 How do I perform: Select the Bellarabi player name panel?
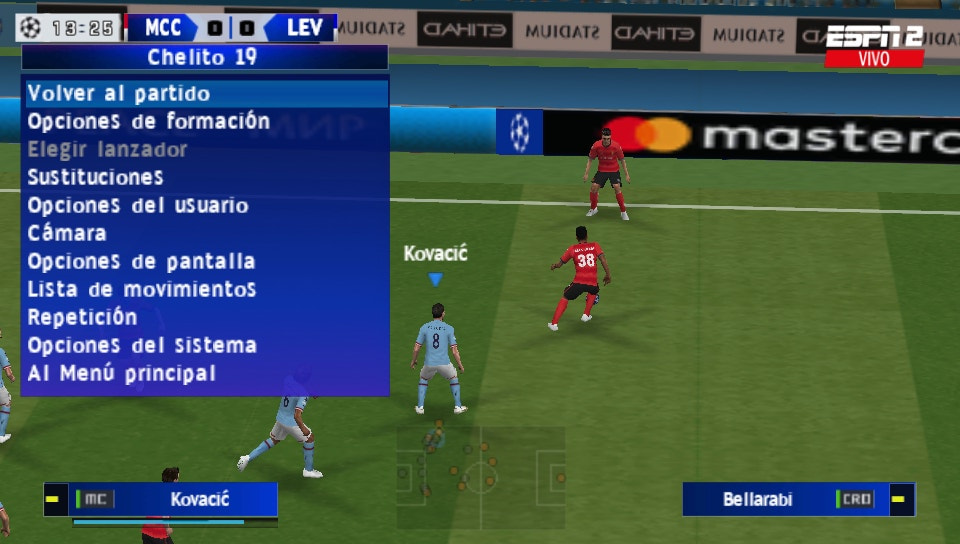point(798,499)
